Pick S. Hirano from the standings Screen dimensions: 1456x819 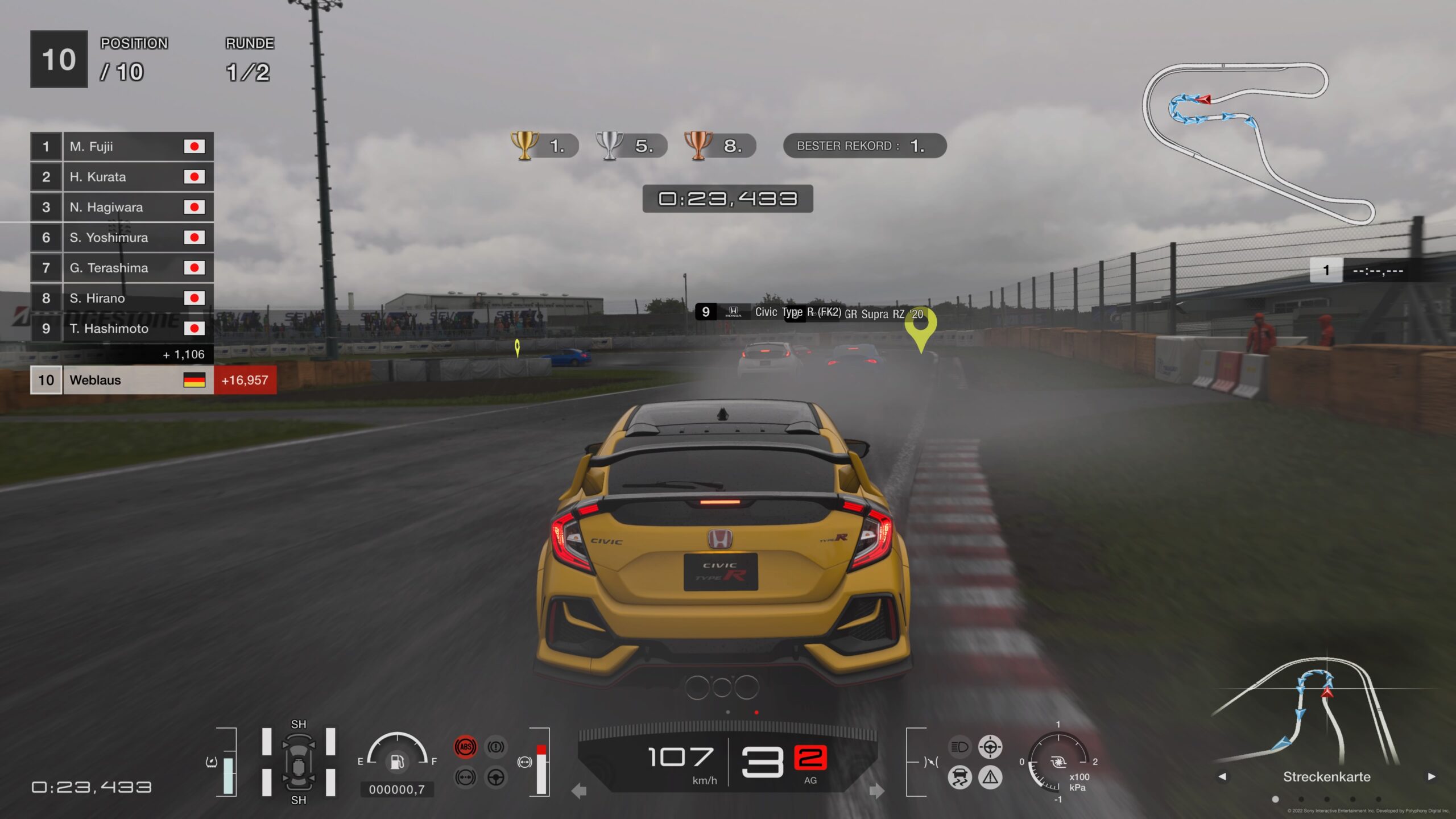tap(122, 298)
